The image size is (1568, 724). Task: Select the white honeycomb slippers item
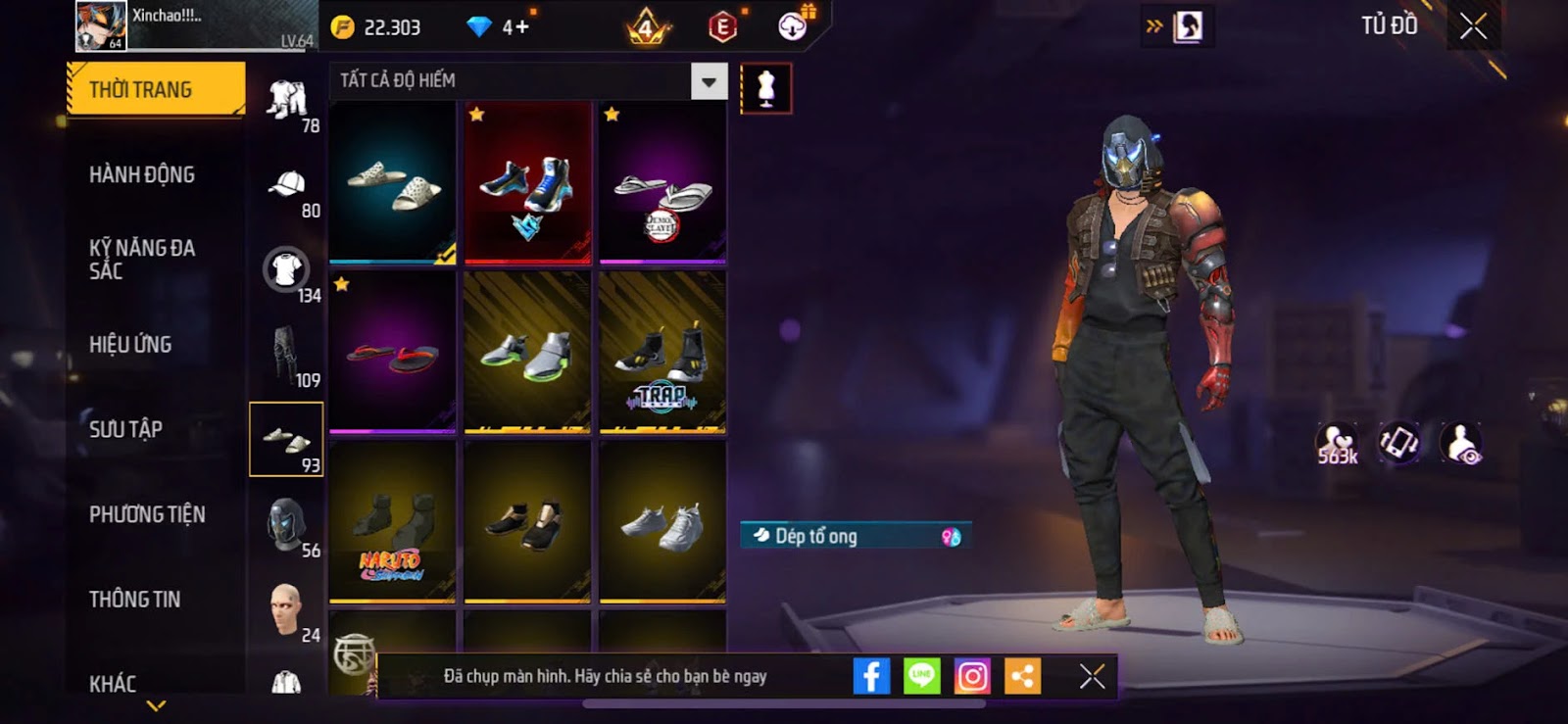coord(393,182)
